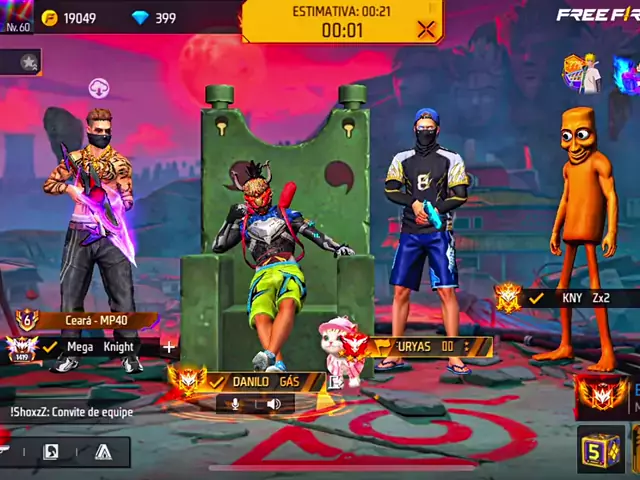Select the Mega Knight player nameplate
The width and height of the screenshot is (640, 480).
[100, 347]
